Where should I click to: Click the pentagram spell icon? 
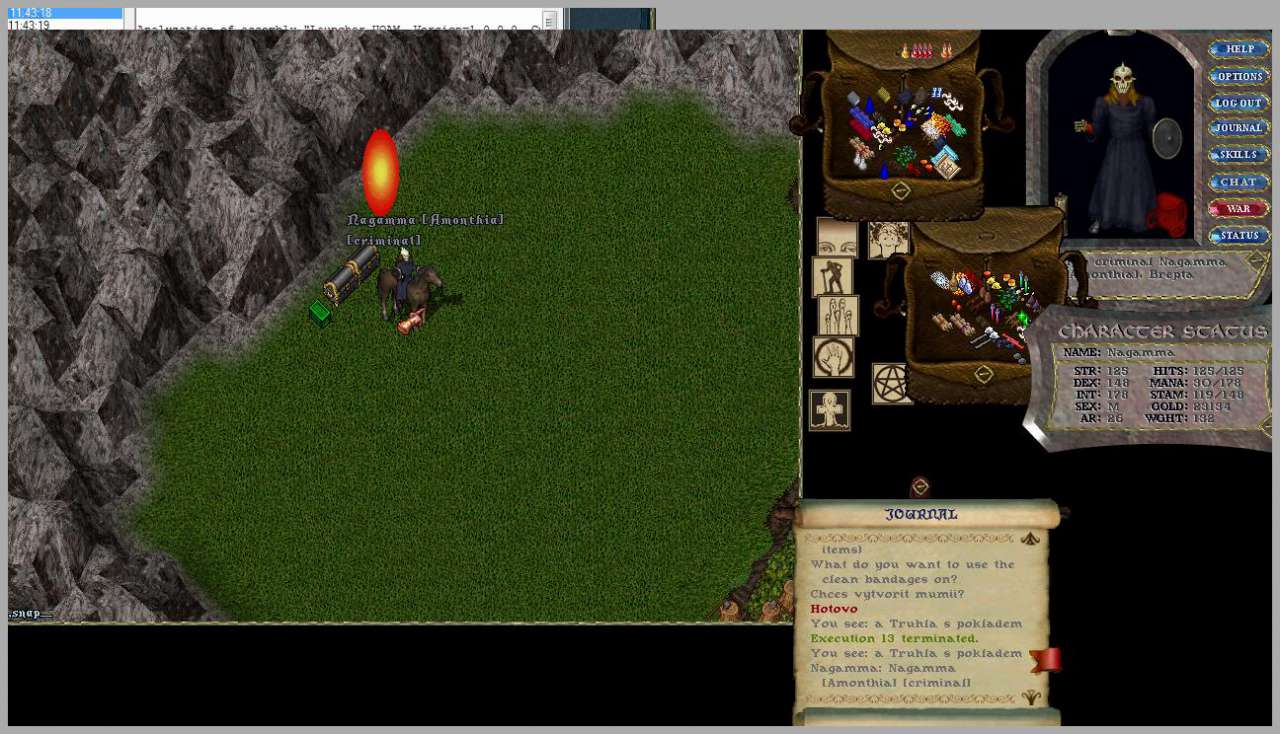coord(892,384)
